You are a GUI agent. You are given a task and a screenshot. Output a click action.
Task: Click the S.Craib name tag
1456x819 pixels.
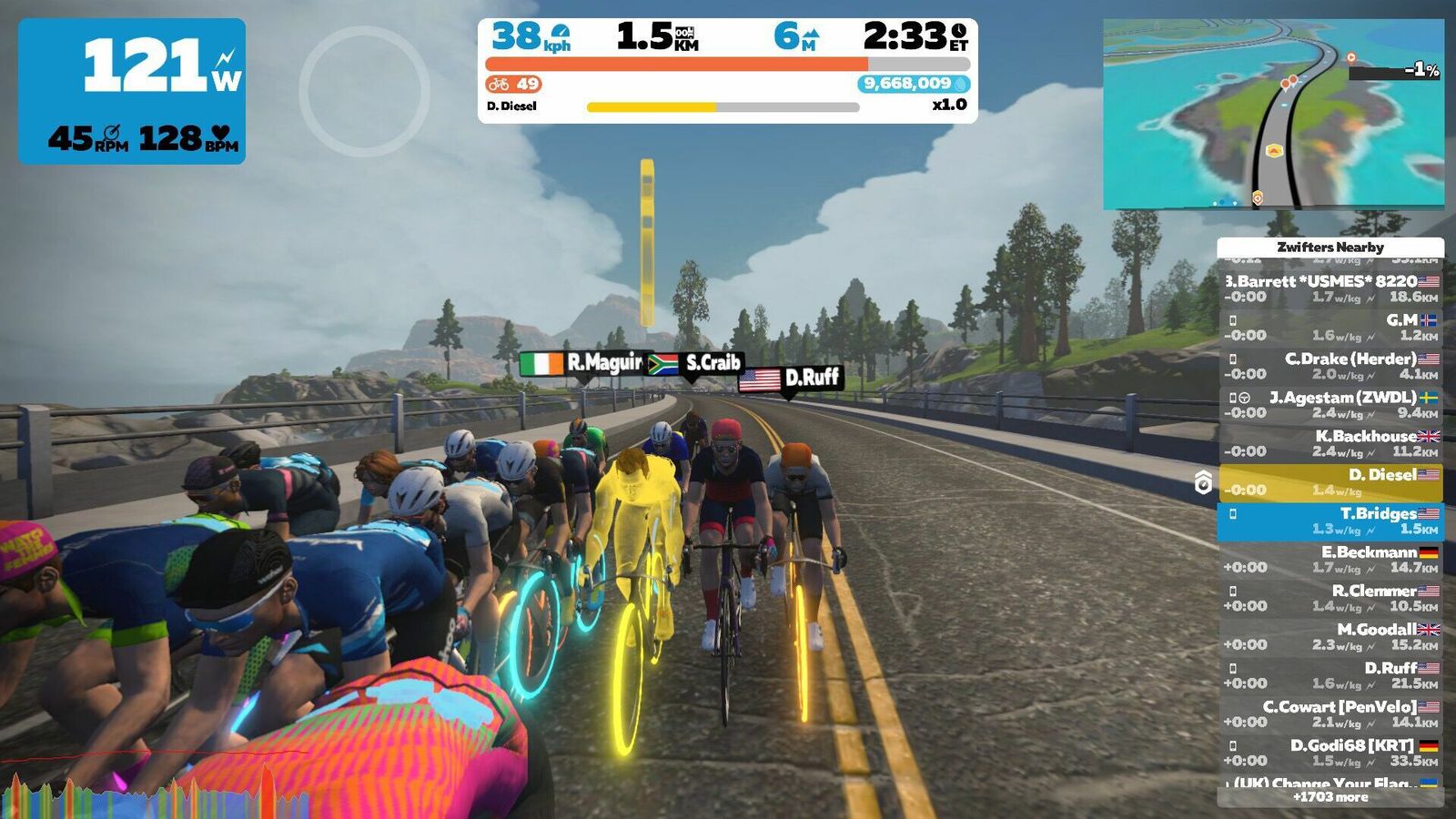(x=696, y=364)
